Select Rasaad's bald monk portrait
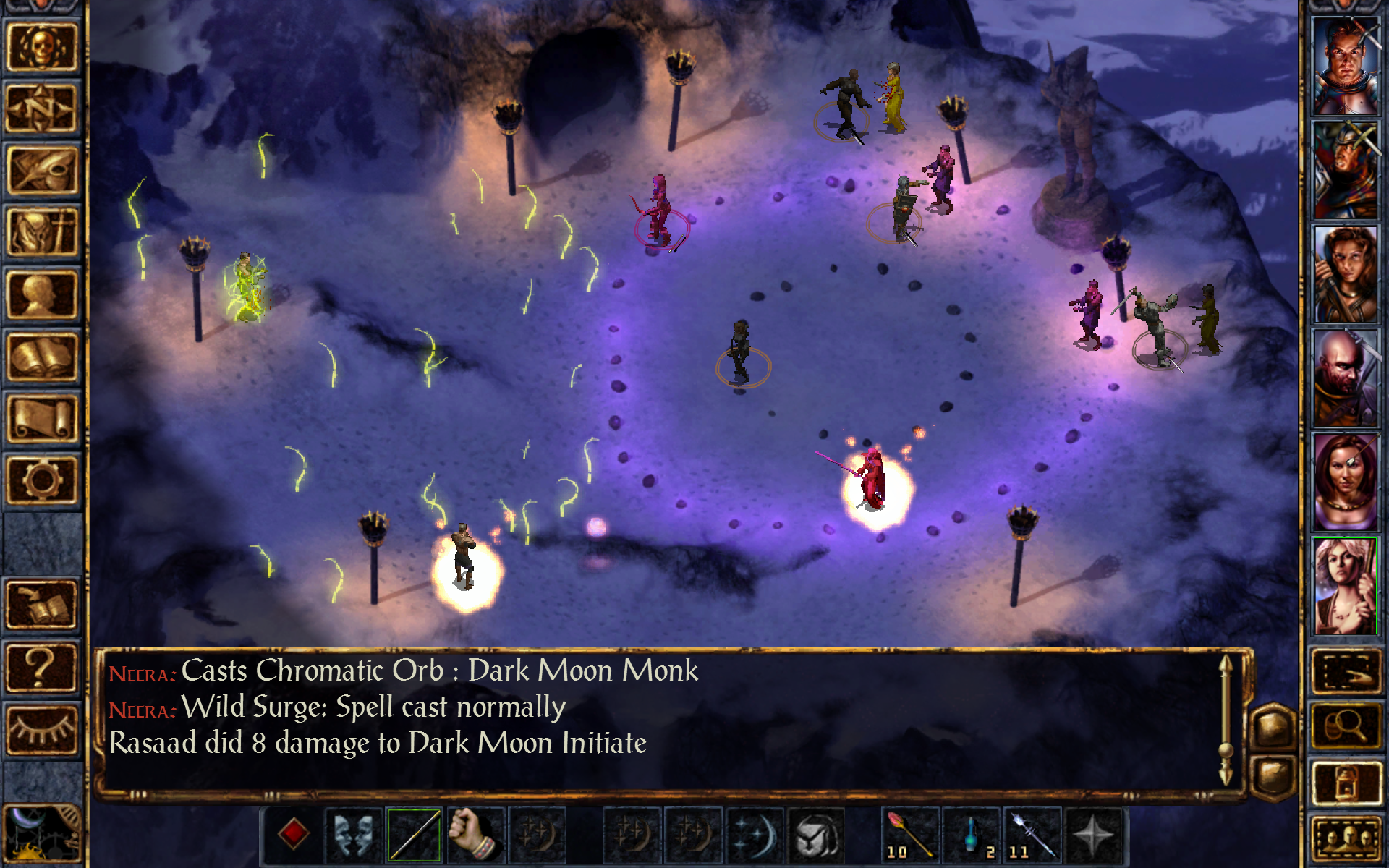The image size is (1389, 868). coord(1345,376)
